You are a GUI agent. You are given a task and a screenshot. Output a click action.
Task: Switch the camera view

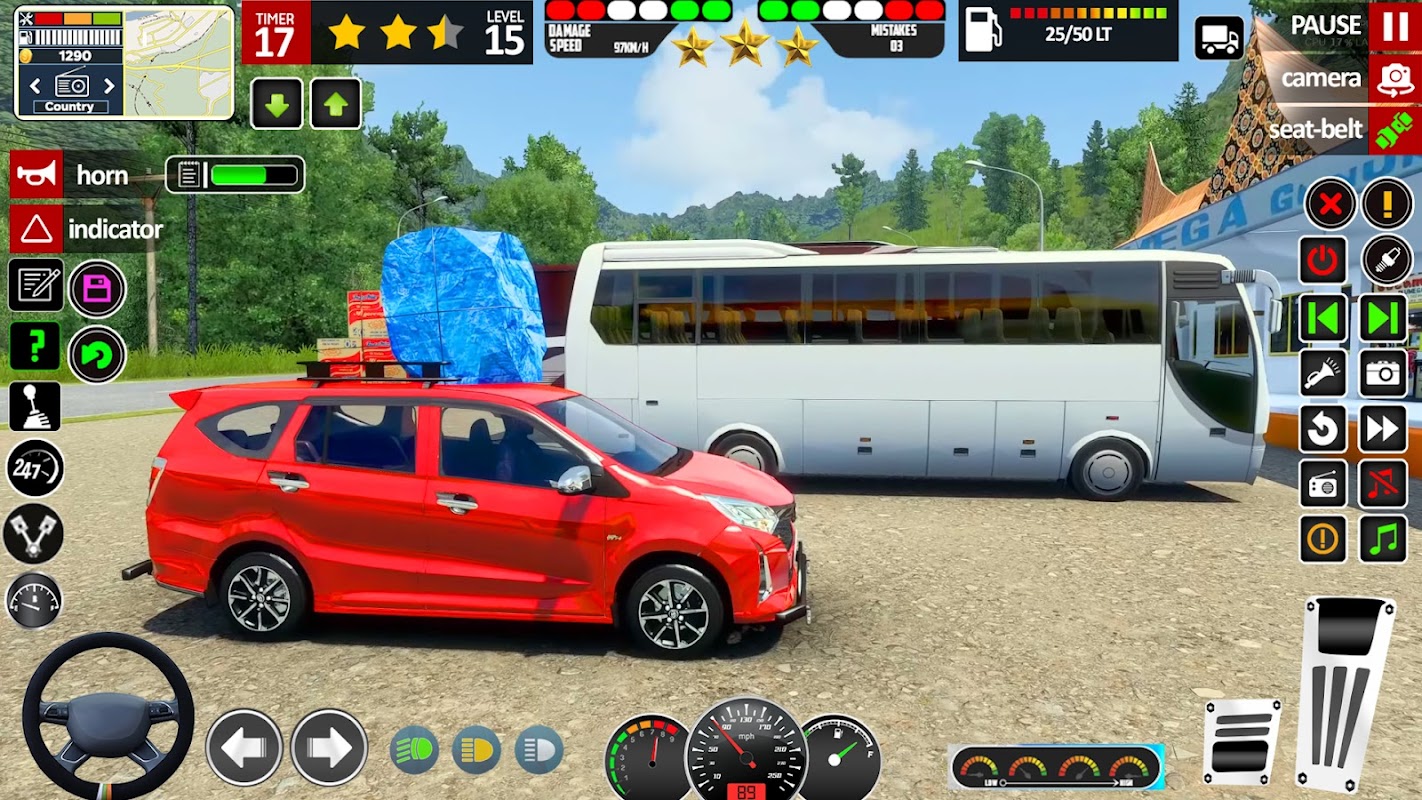(1395, 79)
